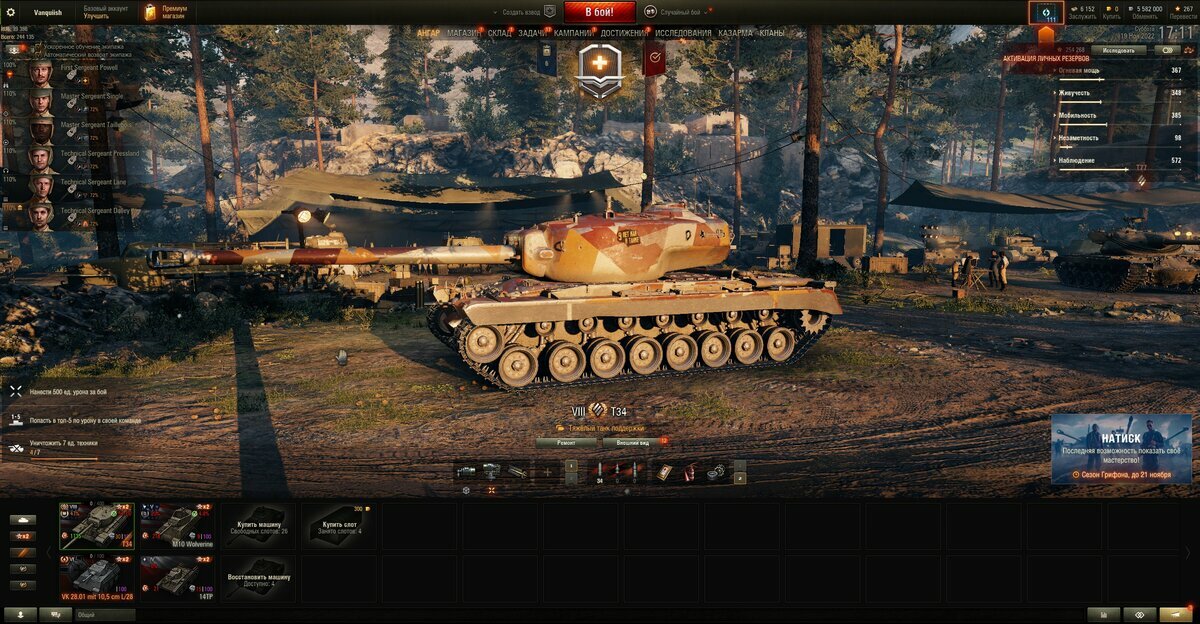Click the red "В бой!" battle button
This screenshot has width=1200, height=624.
600,12
